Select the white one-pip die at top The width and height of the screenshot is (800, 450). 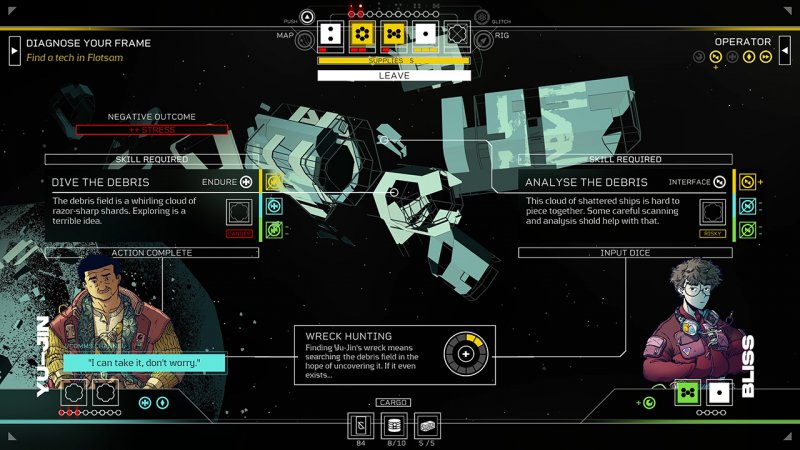pos(425,34)
